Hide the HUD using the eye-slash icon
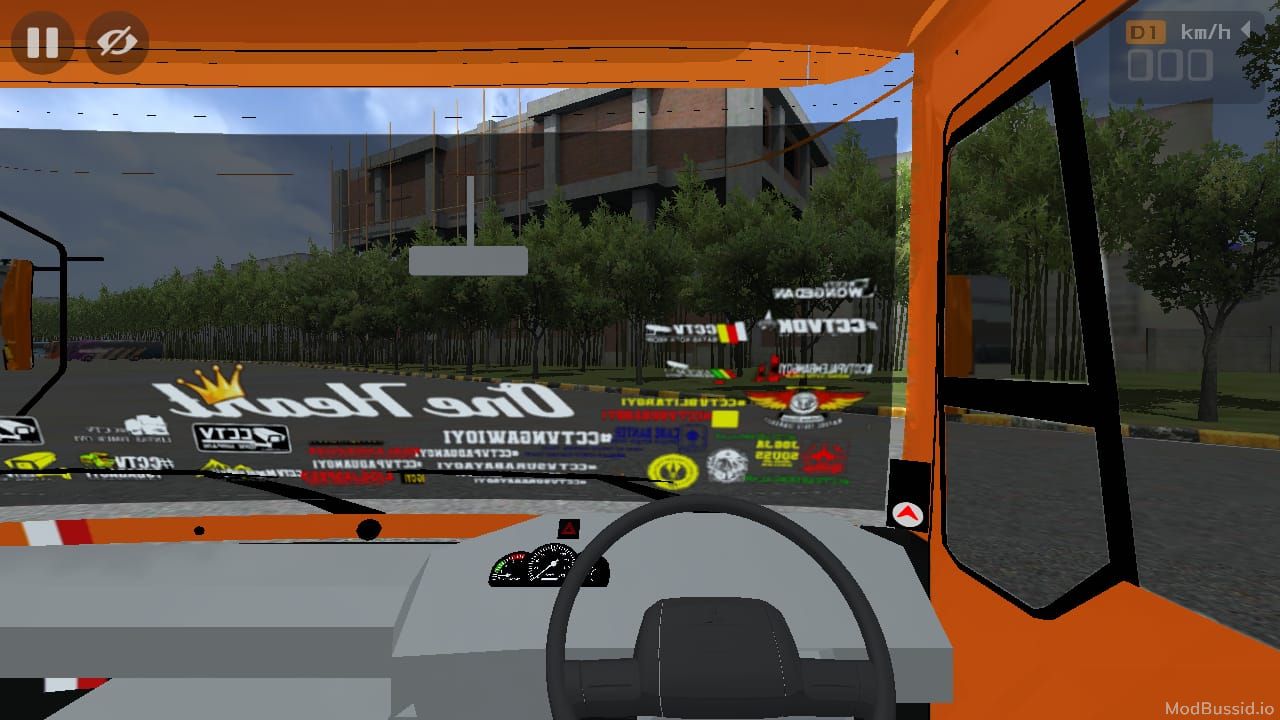 point(117,42)
